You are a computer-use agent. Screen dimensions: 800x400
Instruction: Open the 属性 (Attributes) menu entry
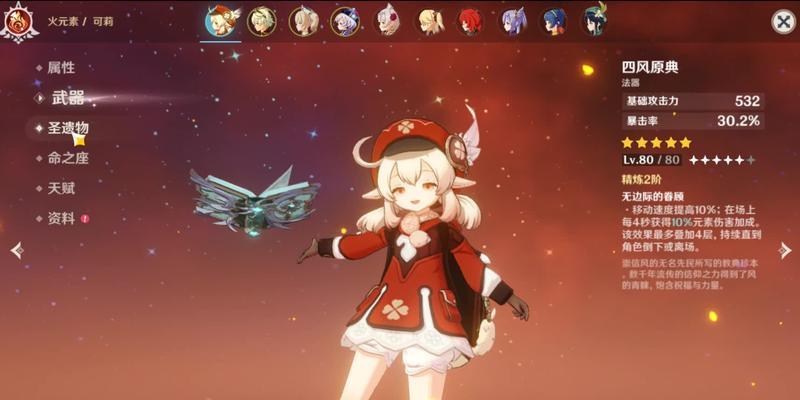(61, 68)
